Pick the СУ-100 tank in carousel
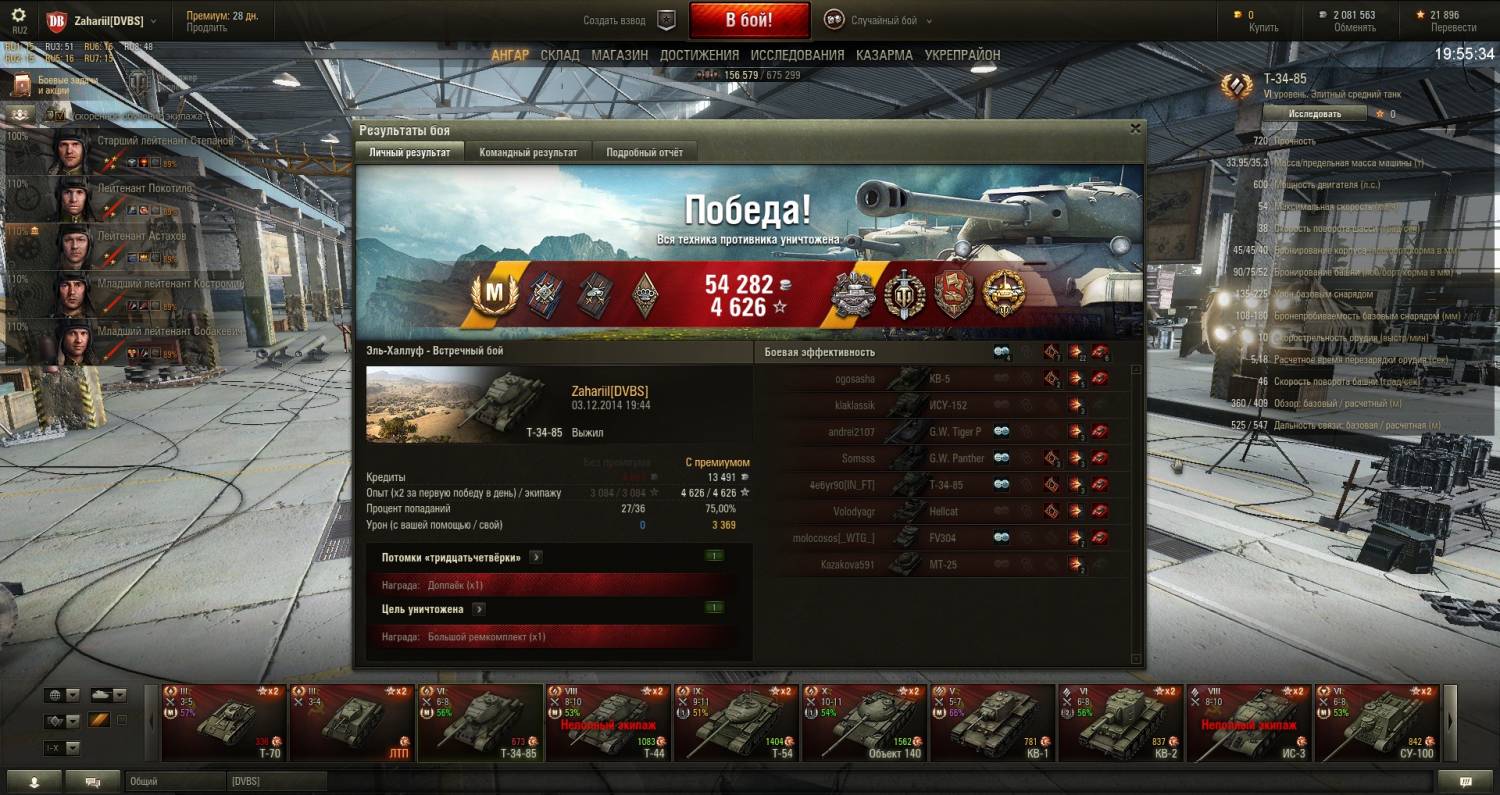This screenshot has height=795, width=1500. tap(1376, 723)
